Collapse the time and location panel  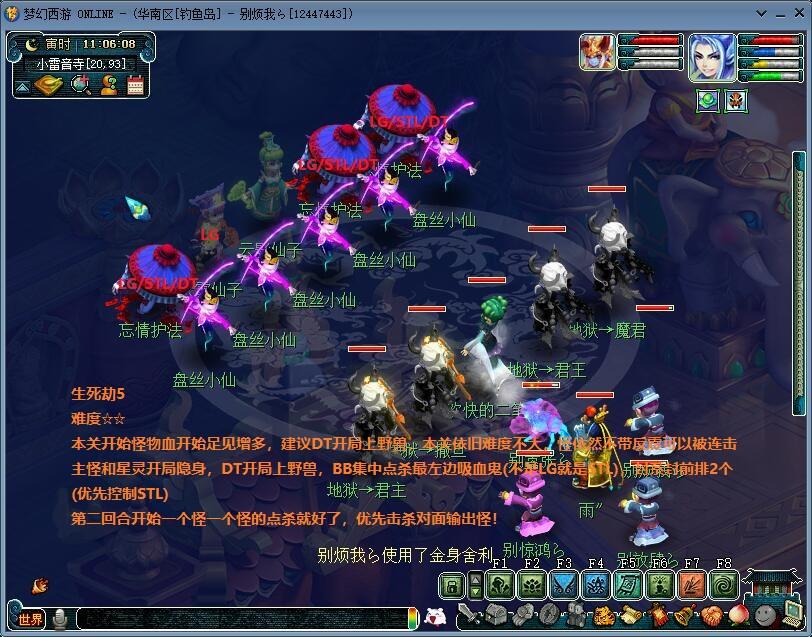(x=22, y=87)
